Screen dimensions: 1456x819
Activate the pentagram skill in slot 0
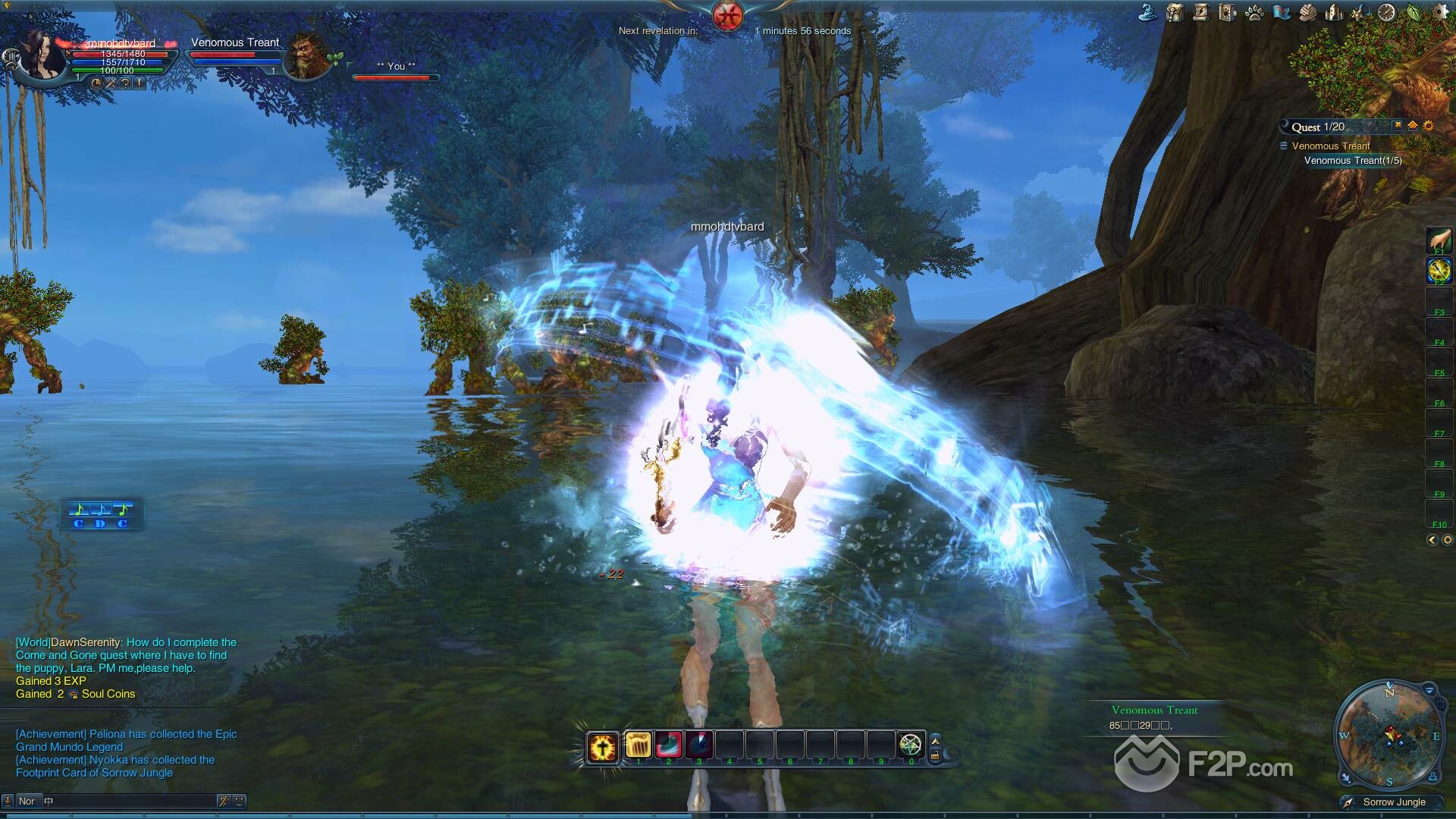[910, 745]
